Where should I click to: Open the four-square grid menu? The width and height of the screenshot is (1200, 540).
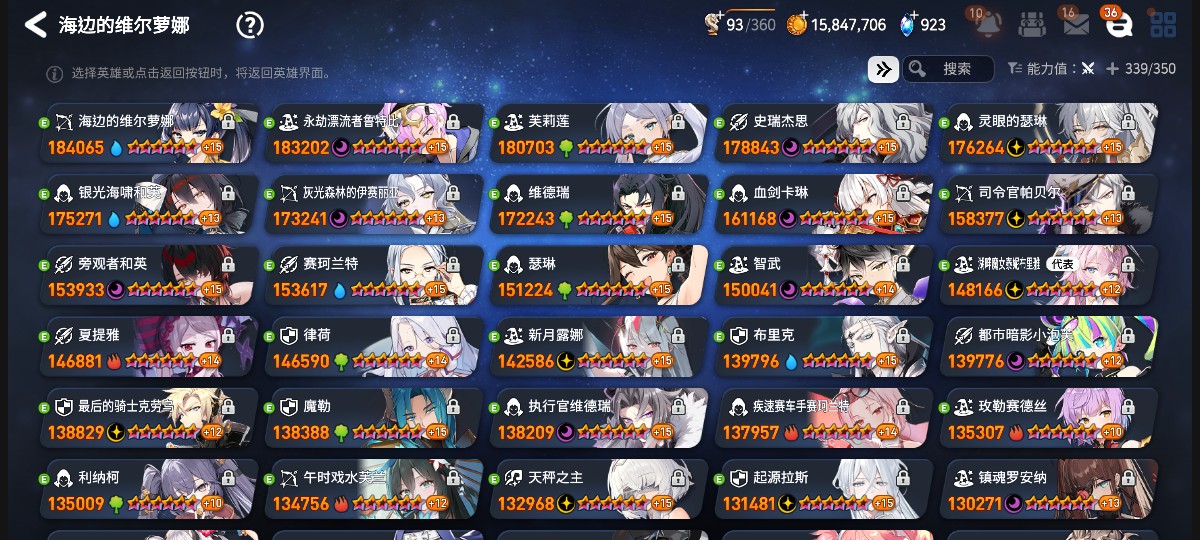(x=1163, y=25)
